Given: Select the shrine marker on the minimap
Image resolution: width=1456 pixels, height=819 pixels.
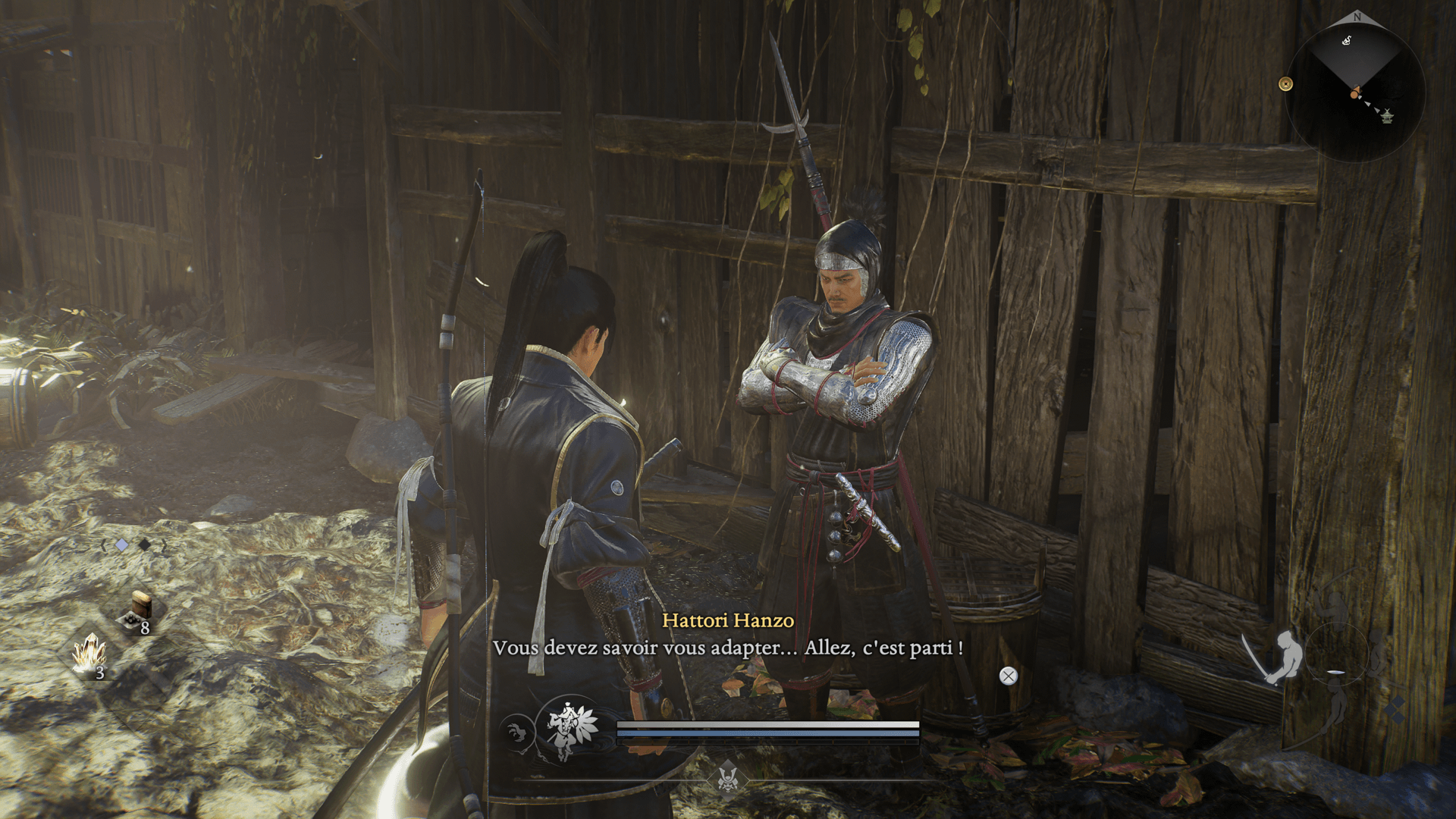Looking at the screenshot, I should (1387, 116).
